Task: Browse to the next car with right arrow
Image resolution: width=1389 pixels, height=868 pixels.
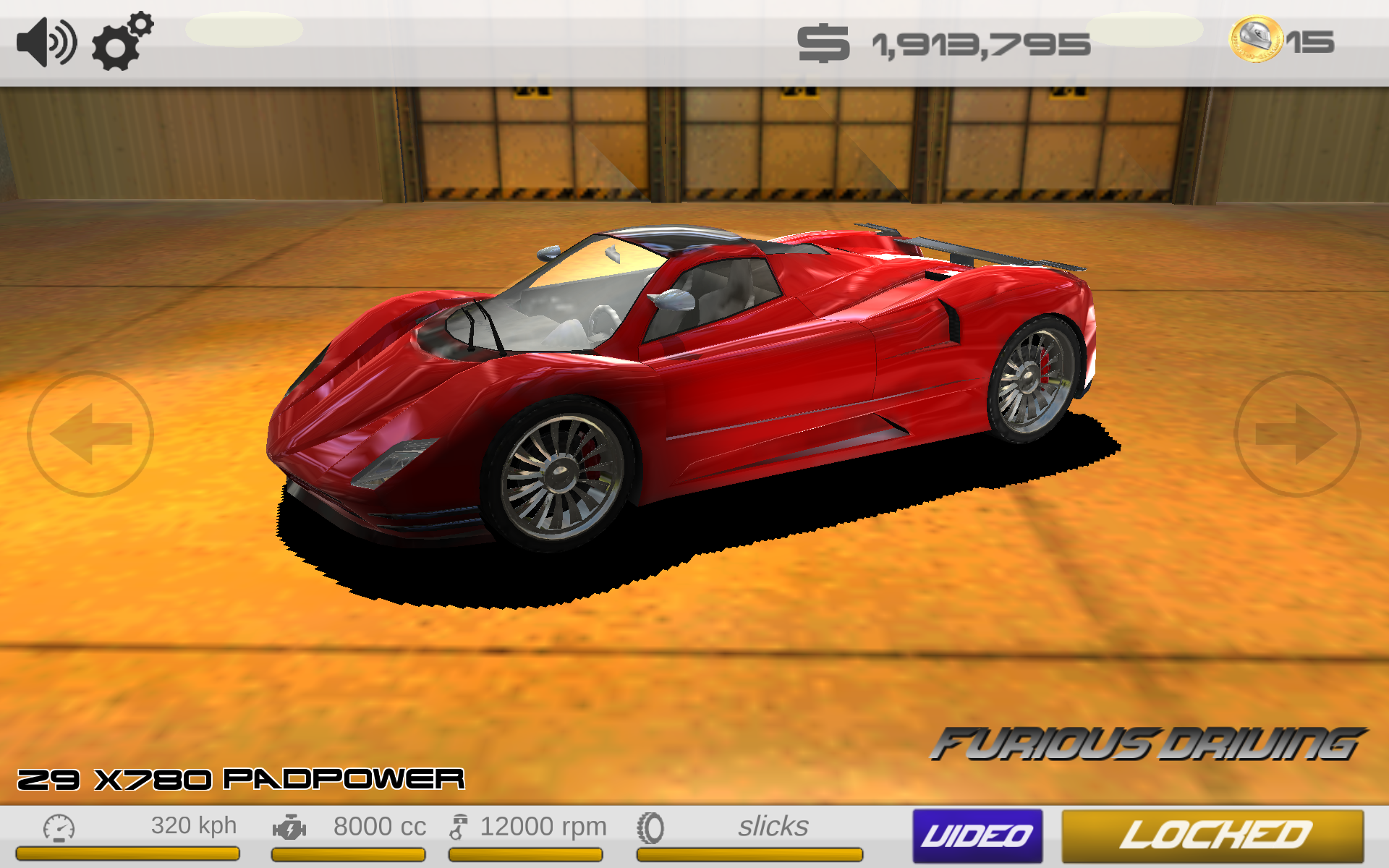Action: (1299, 434)
